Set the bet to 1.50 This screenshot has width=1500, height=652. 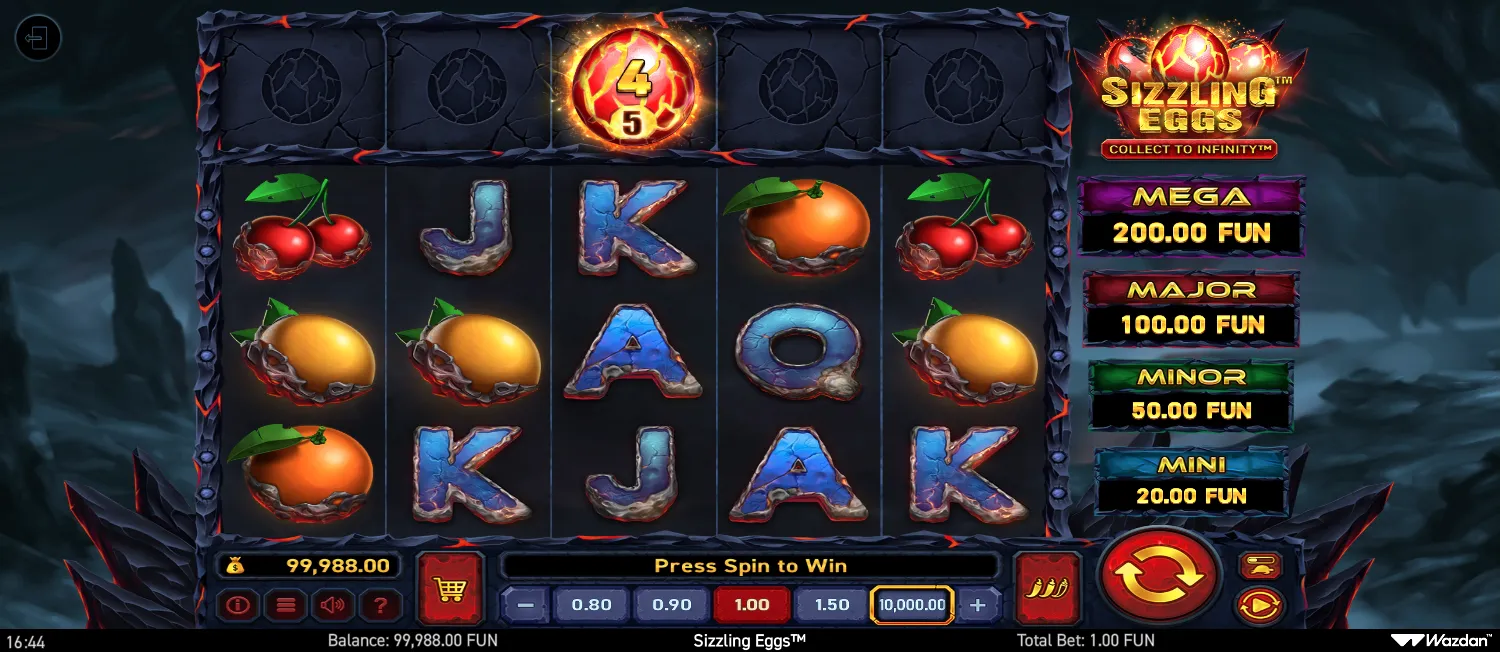pyautogui.click(x=831, y=605)
